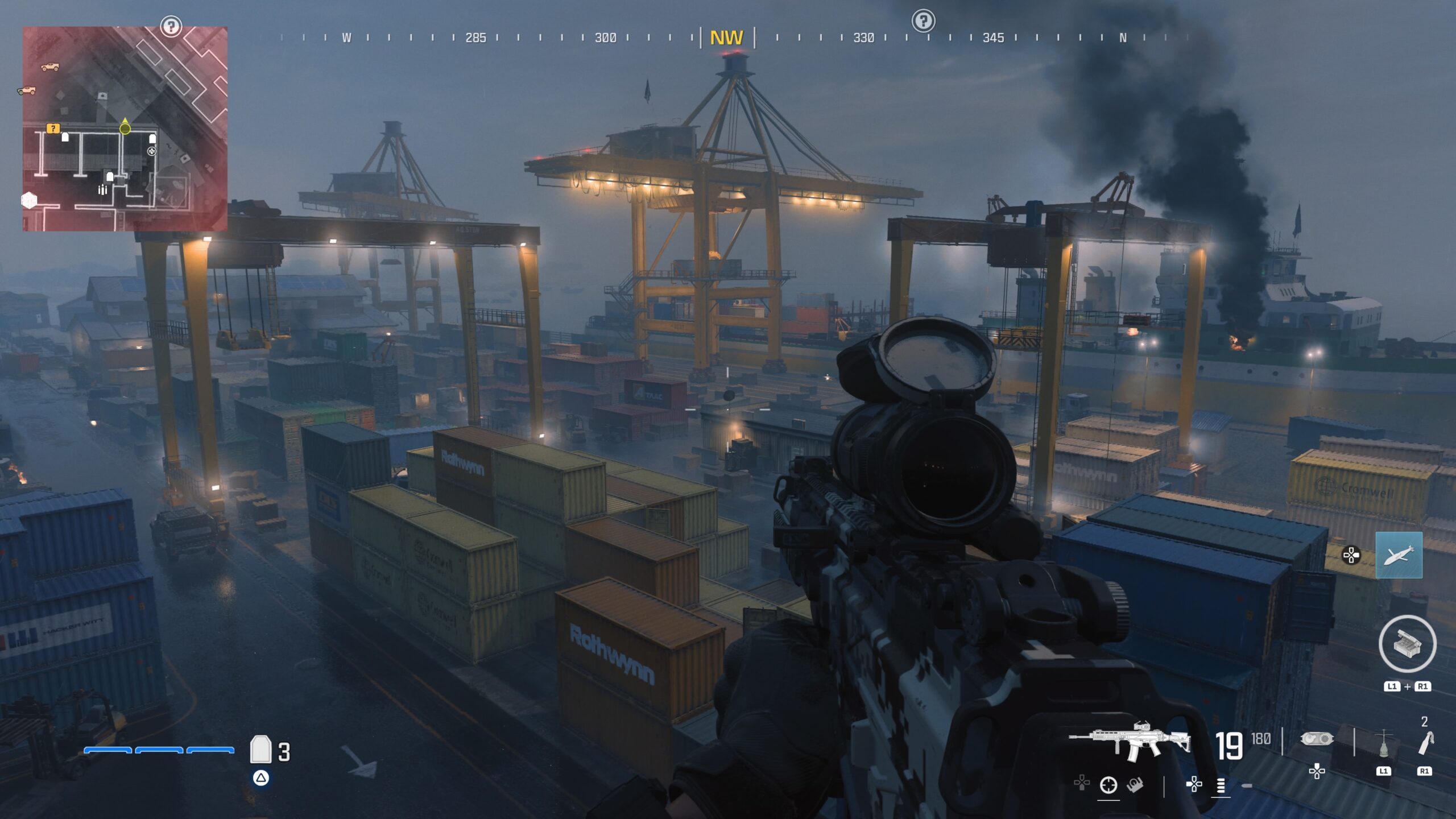Viewport: 1456px width, 819px height.
Task: Toggle the stacked bullets fire mode icon
Action: point(1221,785)
